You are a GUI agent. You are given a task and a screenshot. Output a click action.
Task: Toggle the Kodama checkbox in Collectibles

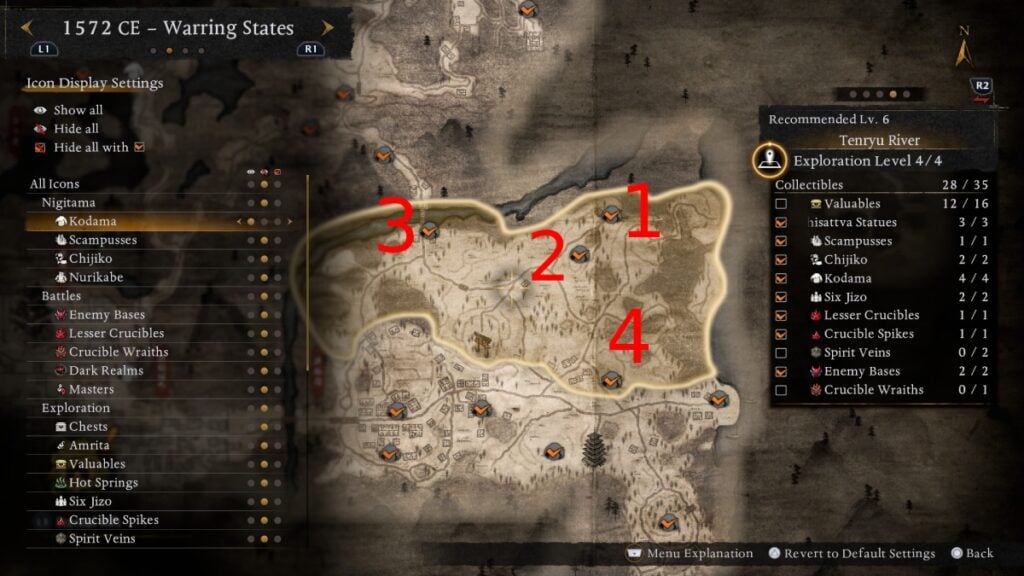coord(781,278)
